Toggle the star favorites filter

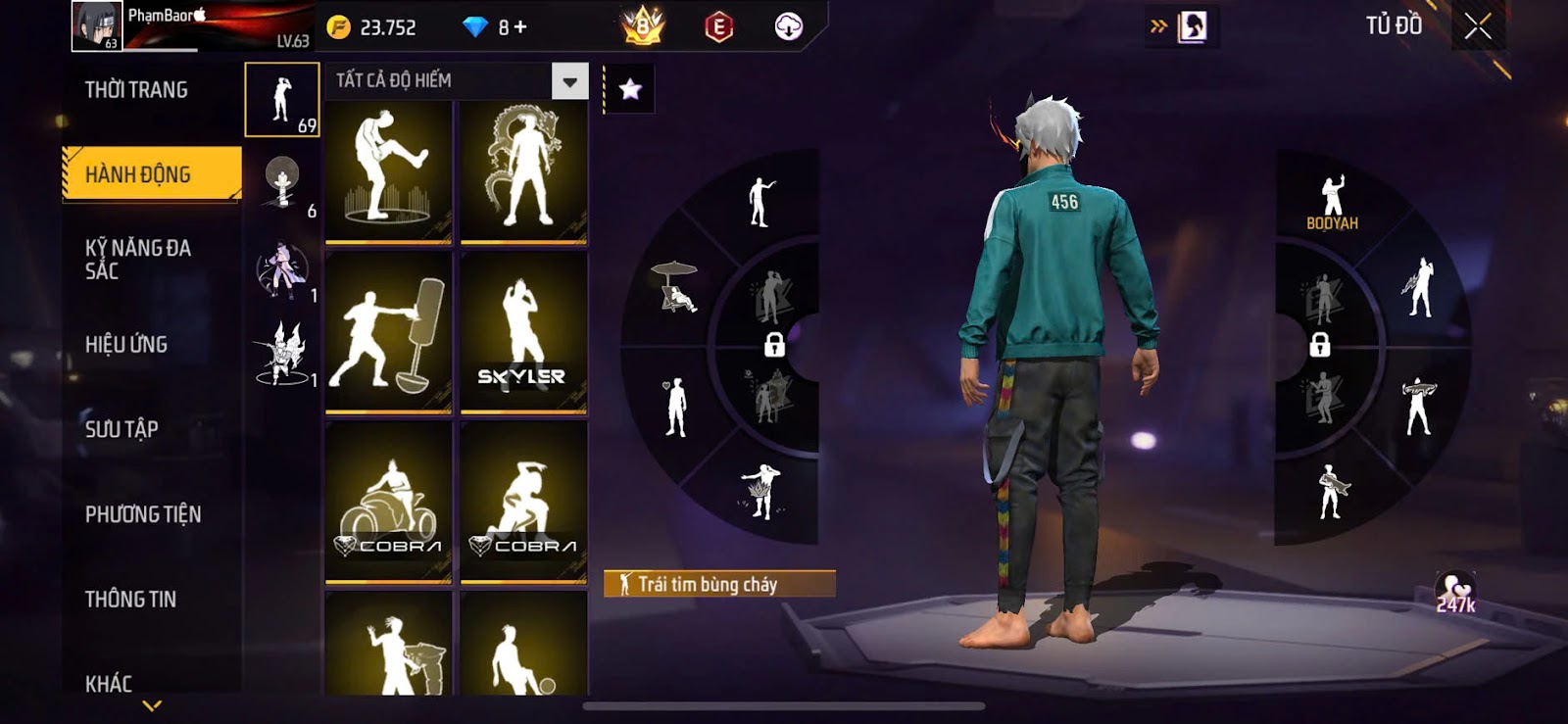[x=630, y=89]
